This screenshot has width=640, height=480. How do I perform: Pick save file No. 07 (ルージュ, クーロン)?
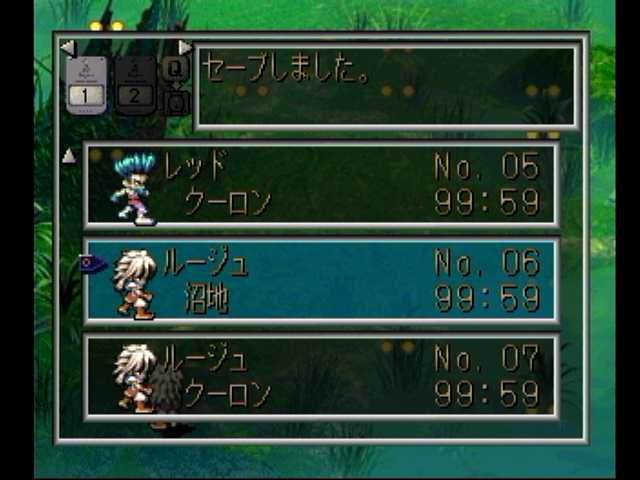pyautogui.click(x=320, y=375)
